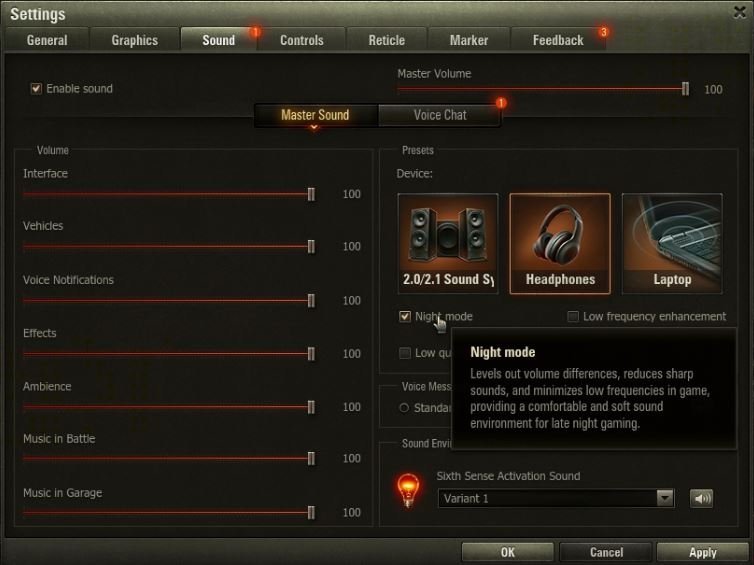Open the Feedback tab
This screenshot has height=565, width=754.
pos(557,40)
